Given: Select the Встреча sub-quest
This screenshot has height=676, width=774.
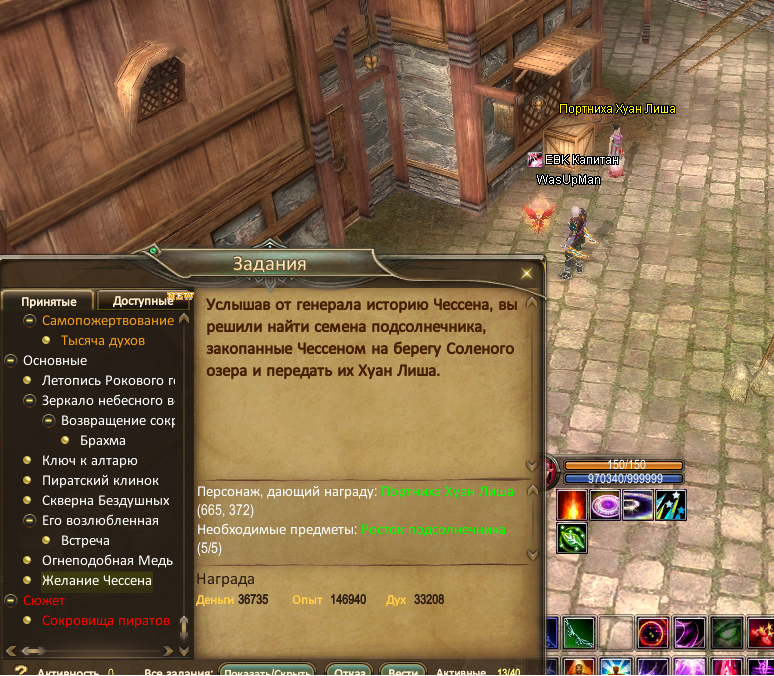Looking at the screenshot, I should pyautogui.click(x=85, y=540).
